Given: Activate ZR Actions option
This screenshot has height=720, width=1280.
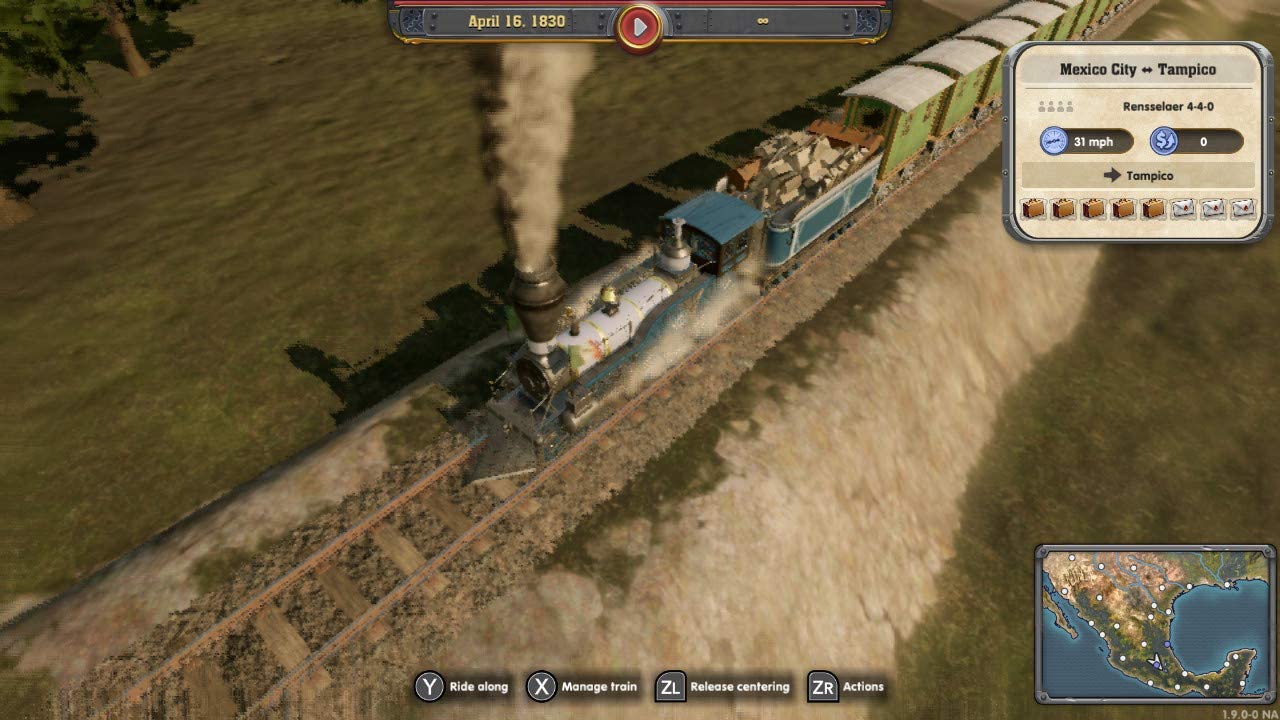Looking at the screenshot, I should click(824, 687).
